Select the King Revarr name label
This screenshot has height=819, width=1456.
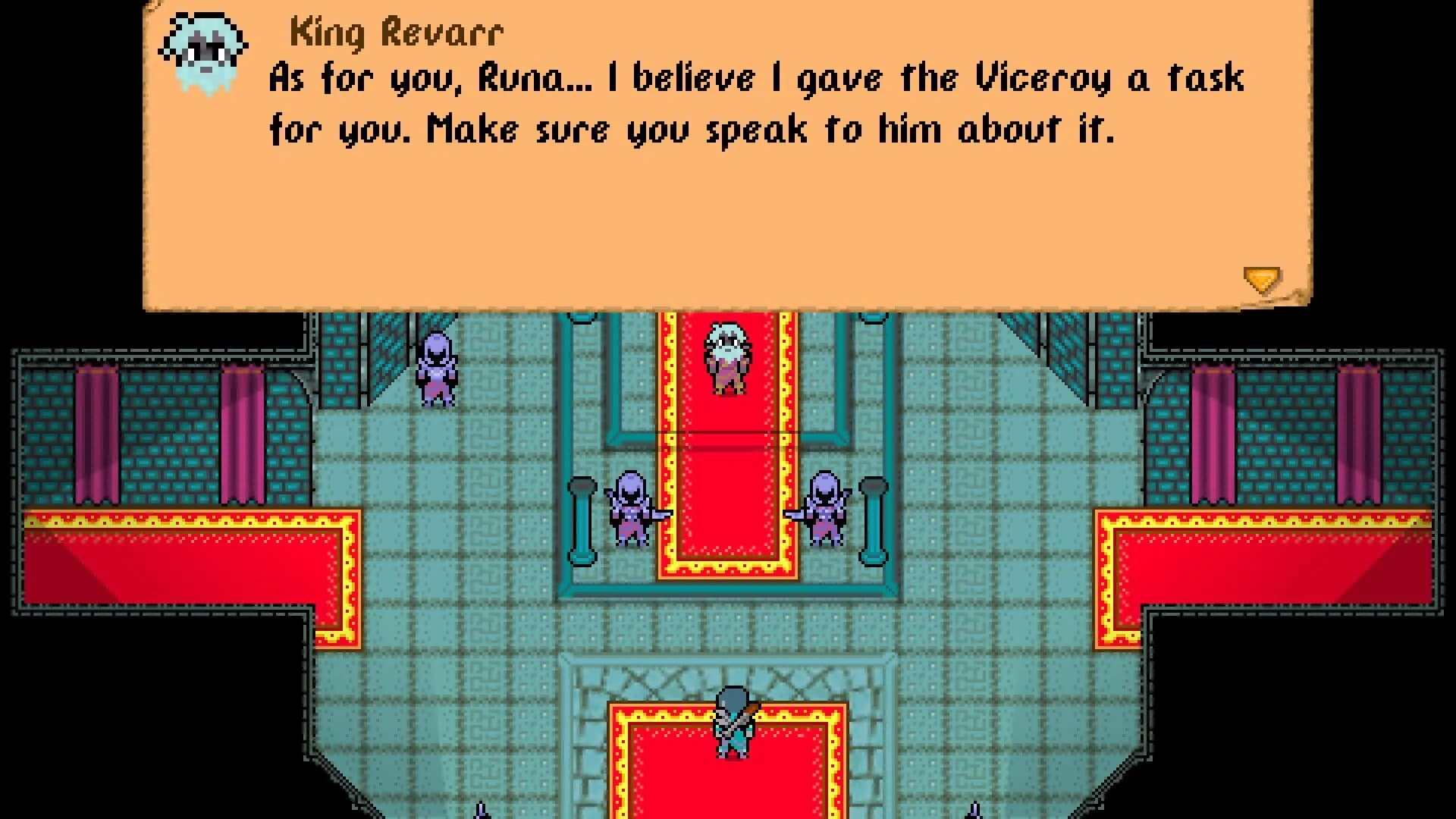pos(394,30)
